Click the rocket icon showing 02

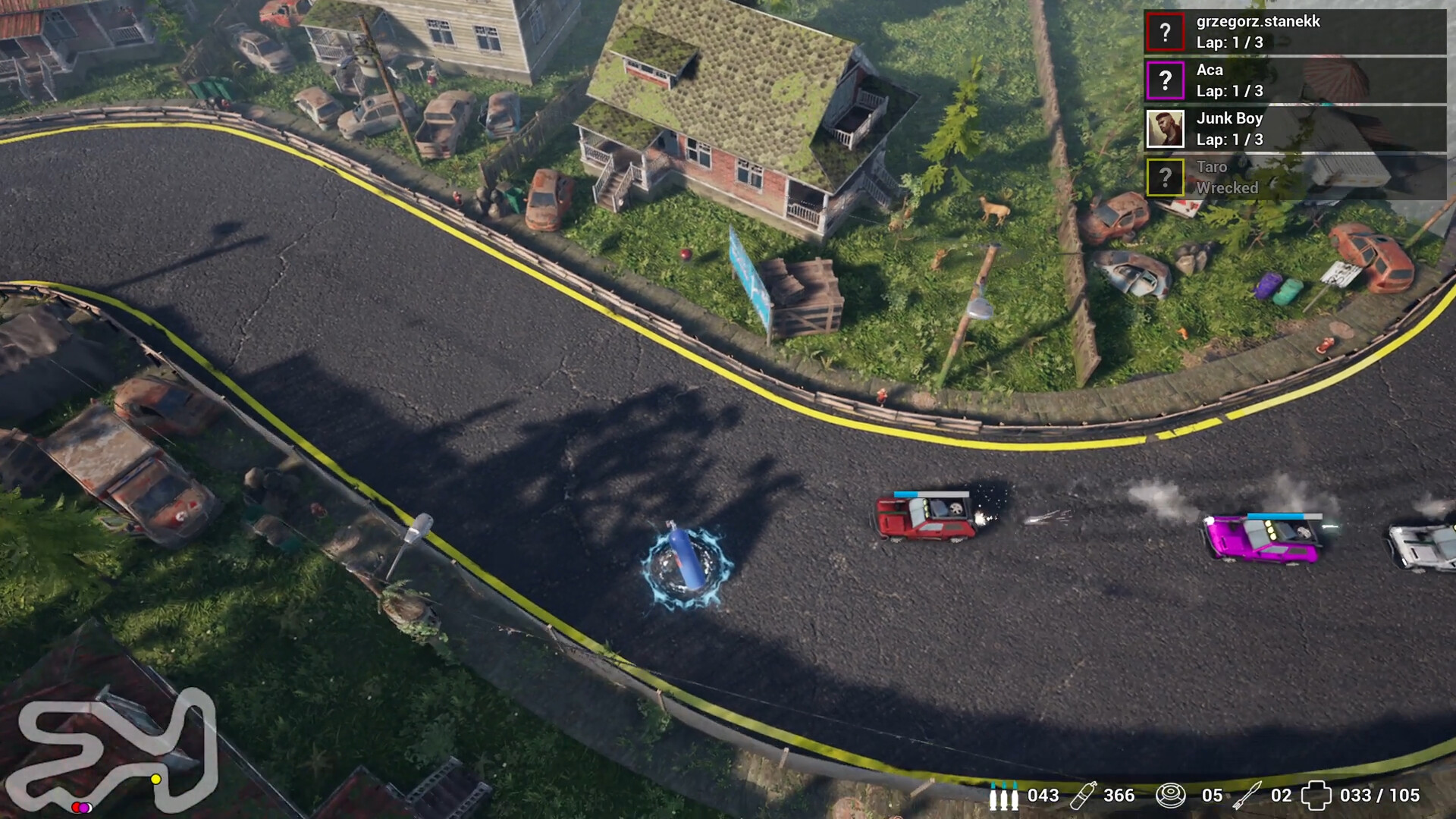(x=1247, y=796)
